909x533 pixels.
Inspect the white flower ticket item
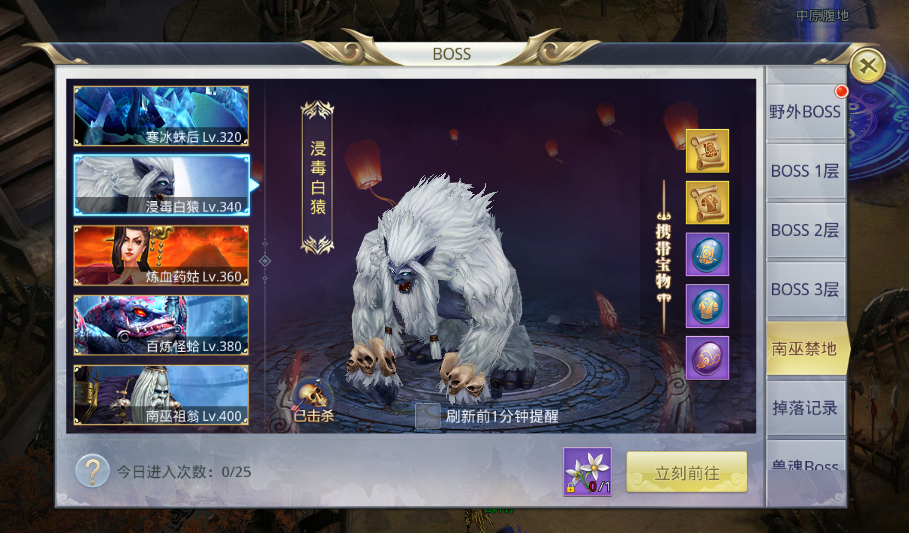coord(587,471)
